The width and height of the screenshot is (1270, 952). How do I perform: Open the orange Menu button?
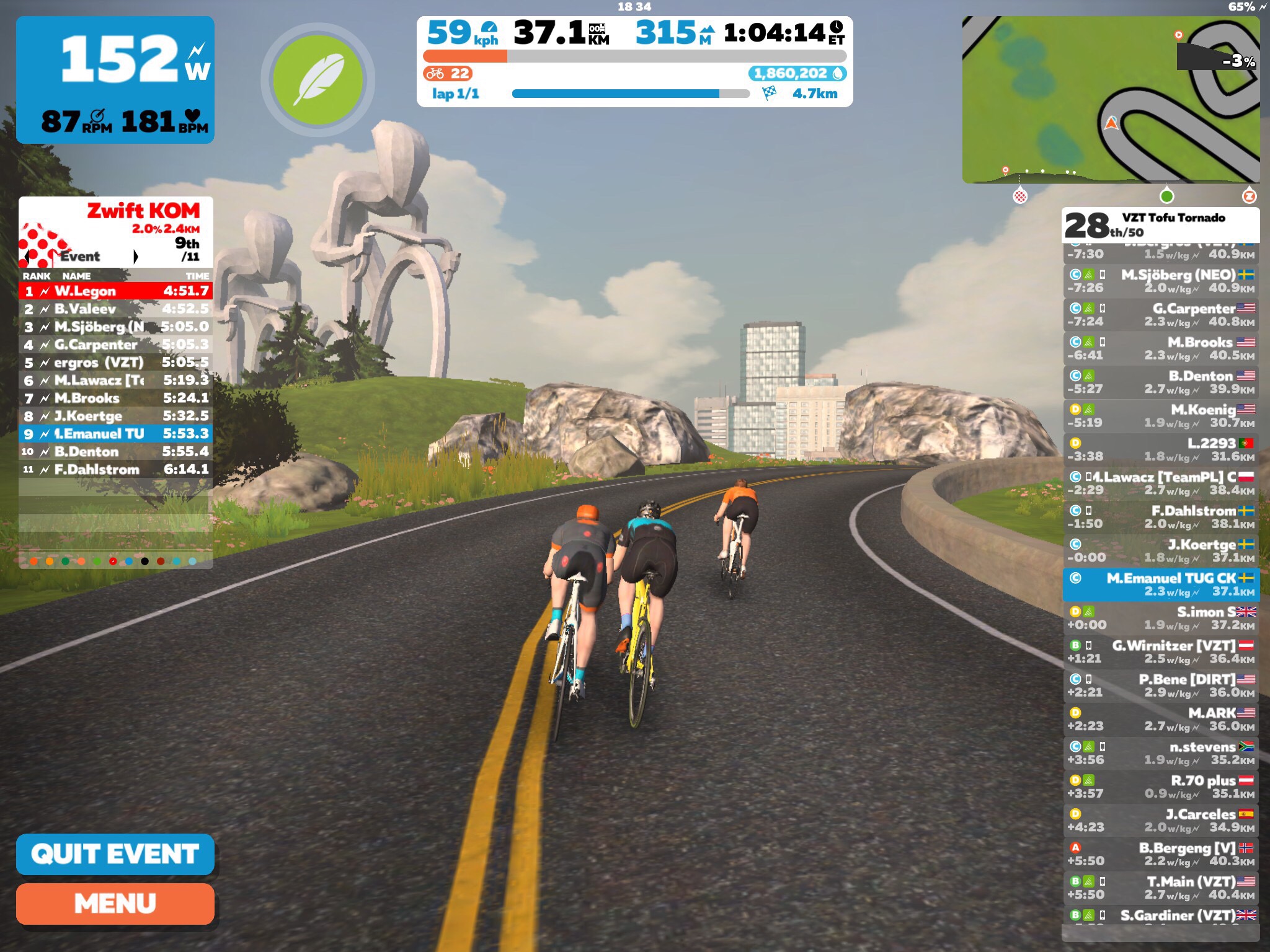pyautogui.click(x=115, y=904)
